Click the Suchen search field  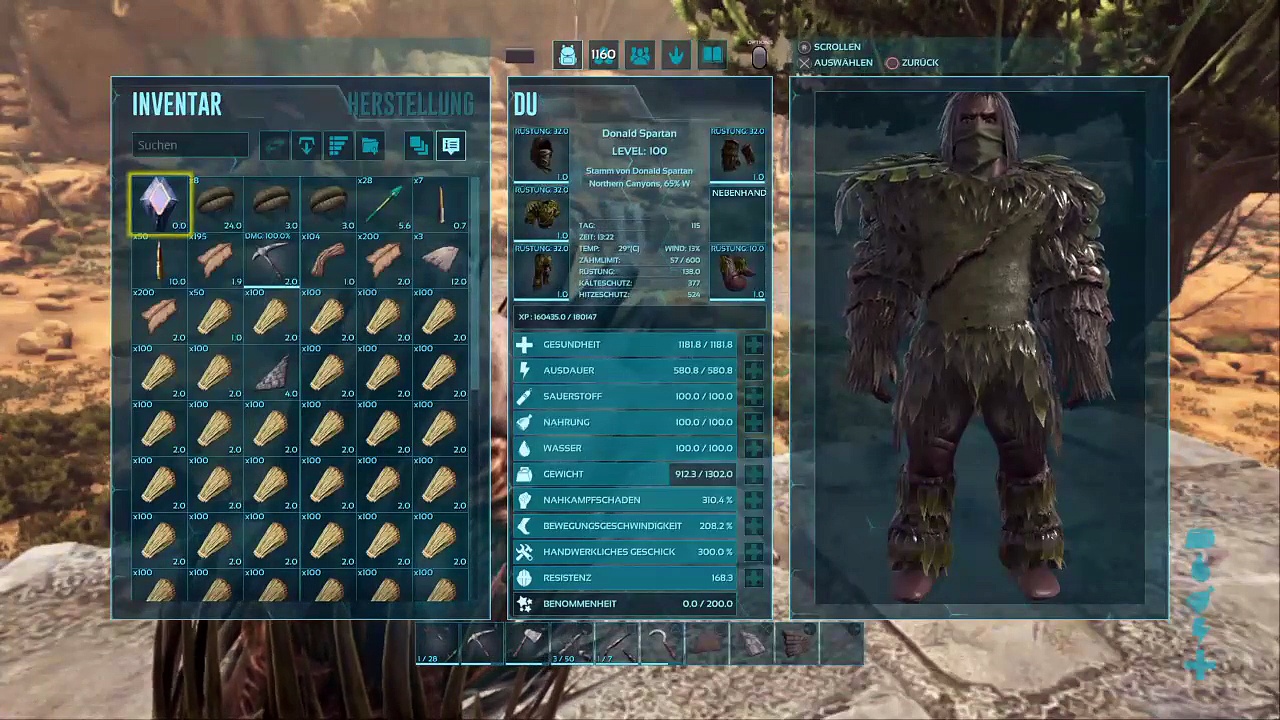(190, 145)
